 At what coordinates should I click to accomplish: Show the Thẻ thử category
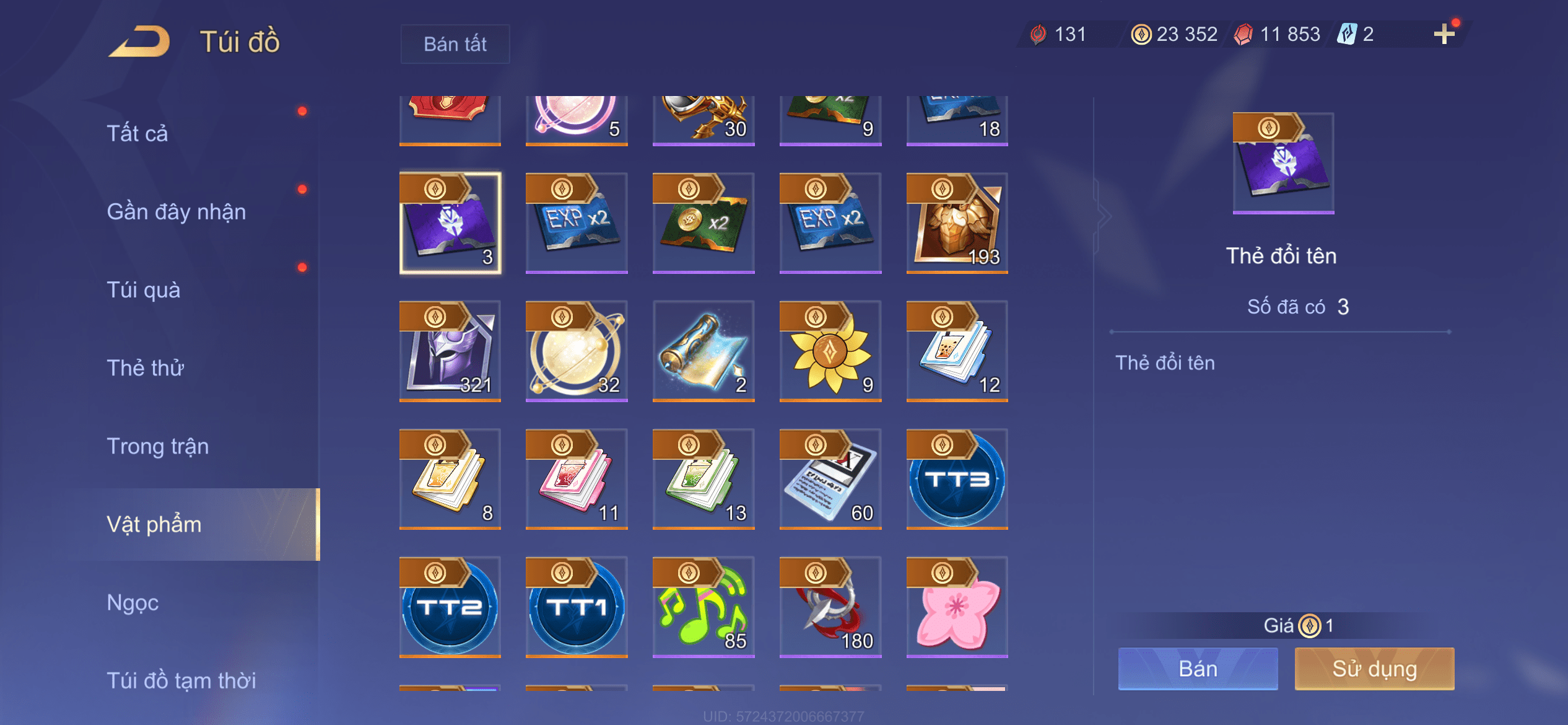146,367
